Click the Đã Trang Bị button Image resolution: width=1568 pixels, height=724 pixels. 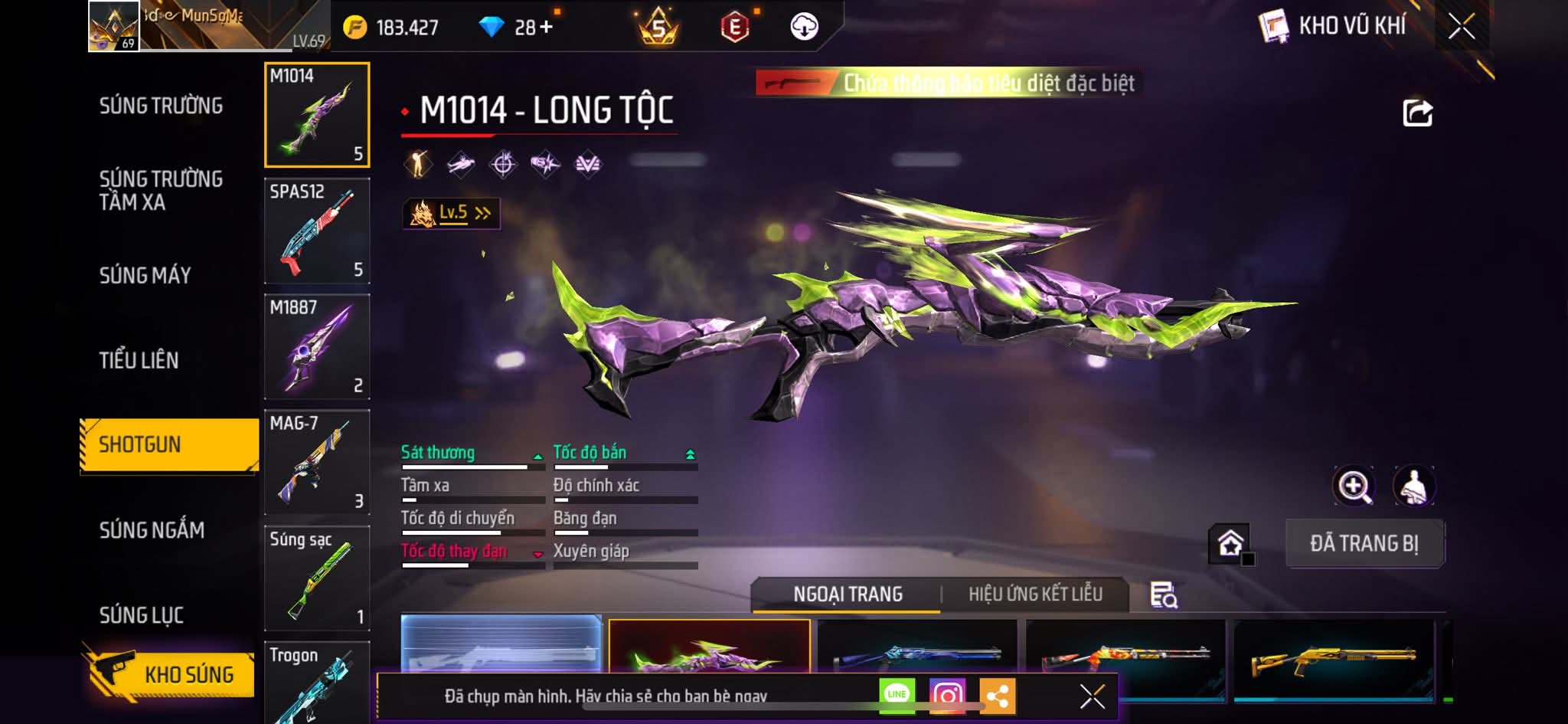(1364, 543)
